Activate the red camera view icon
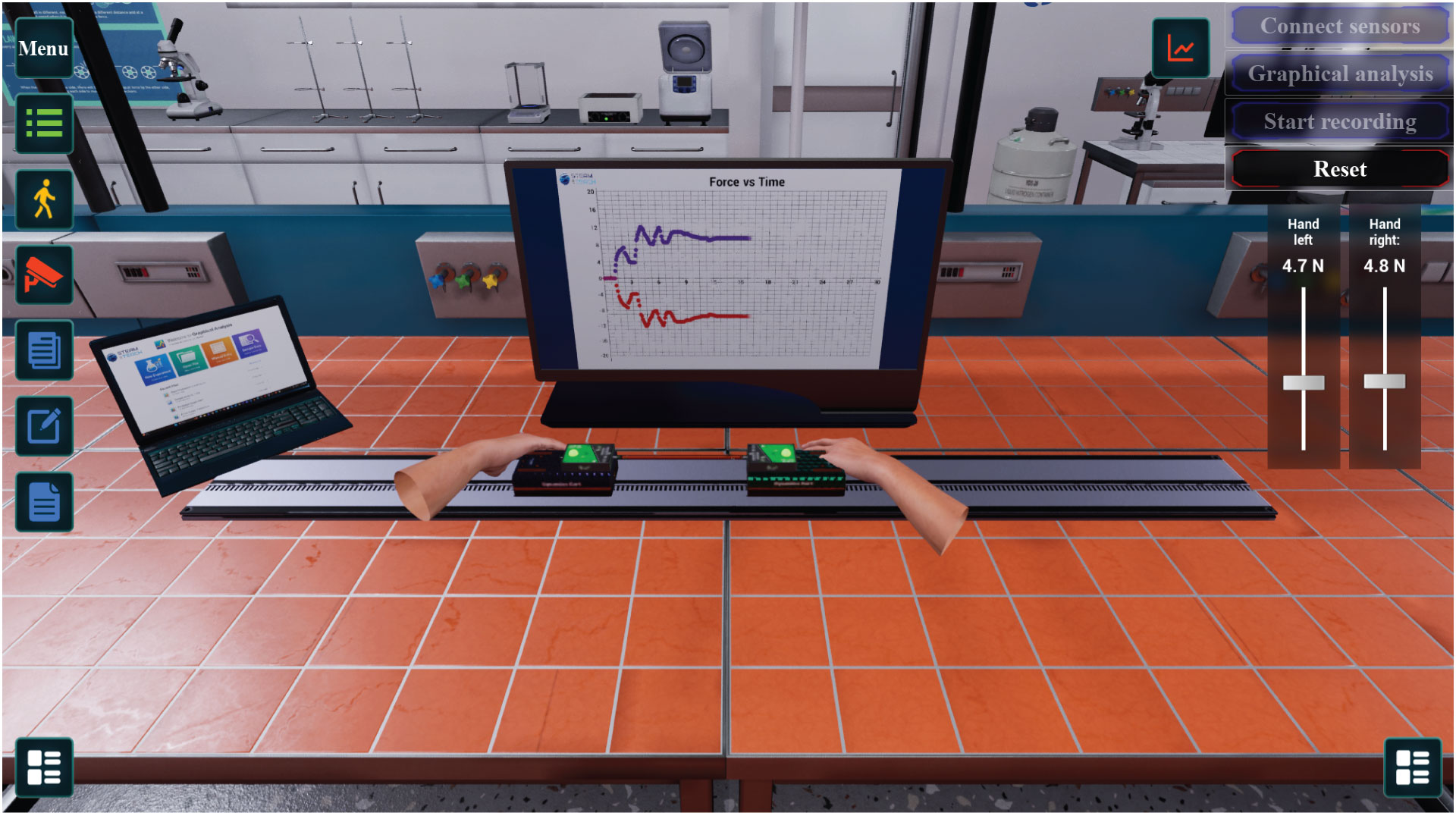Screen dimensions: 1456x819 43,275
